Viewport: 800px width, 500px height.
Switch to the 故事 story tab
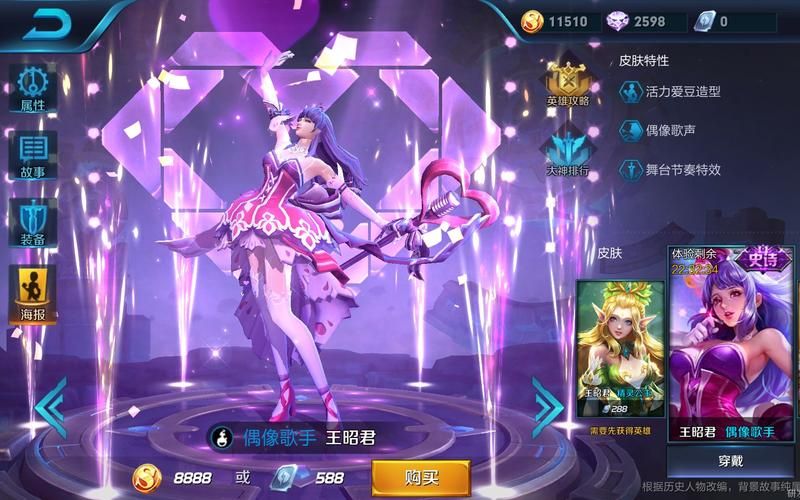pos(33,154)
